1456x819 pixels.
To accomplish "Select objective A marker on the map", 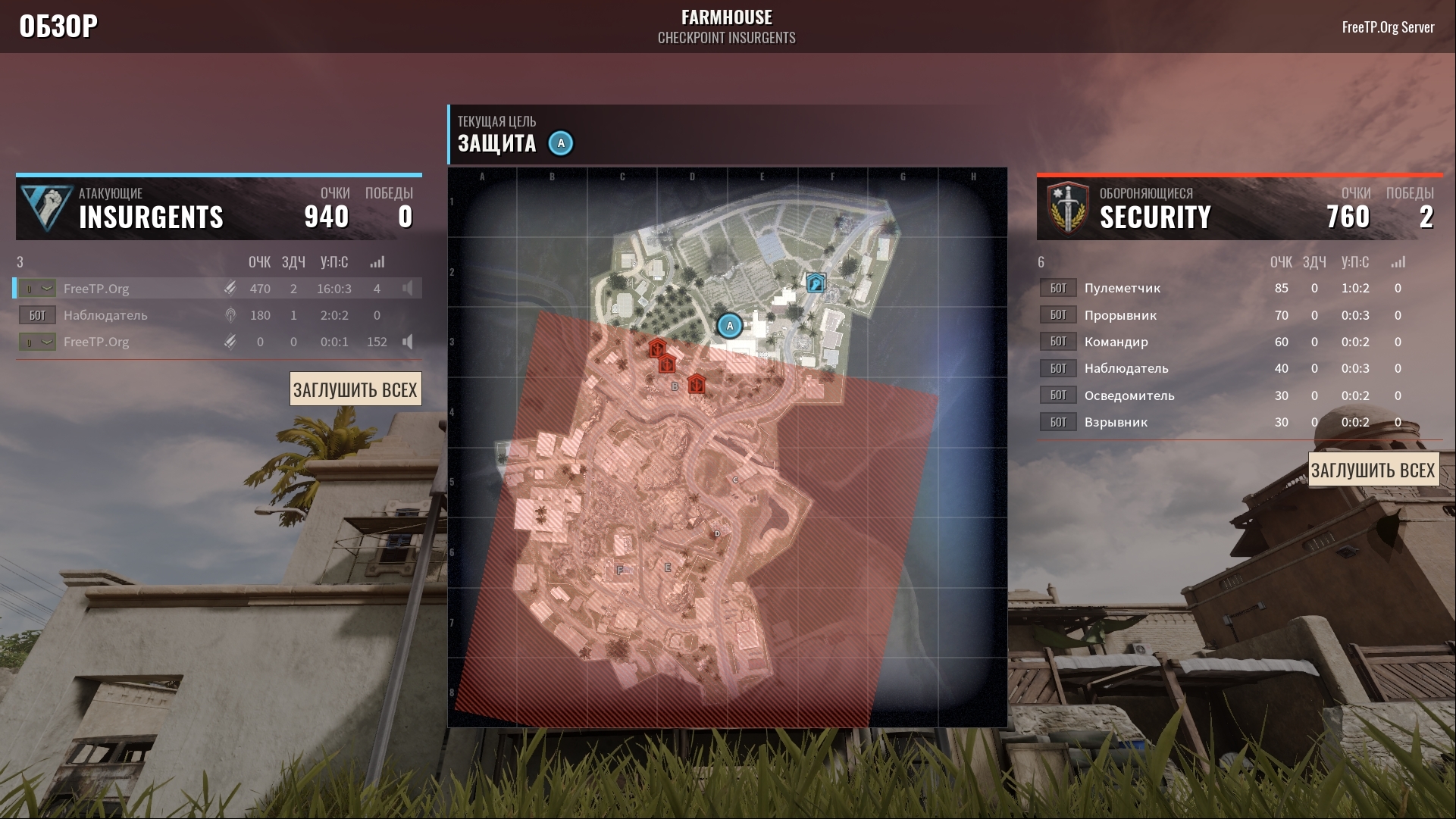I will pyautogui.click(x=730, y=326).
